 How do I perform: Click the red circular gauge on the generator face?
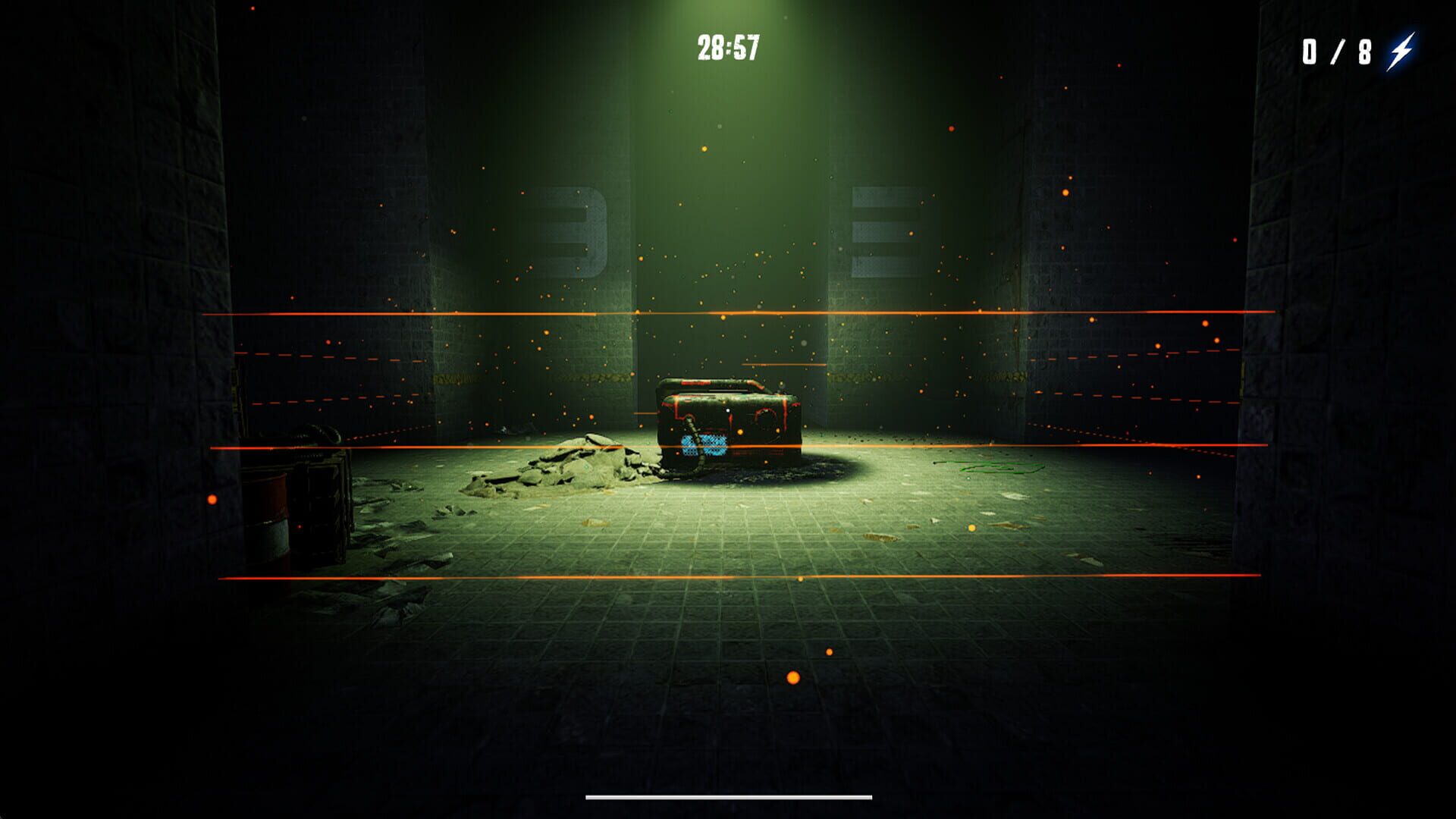point(766,415)
